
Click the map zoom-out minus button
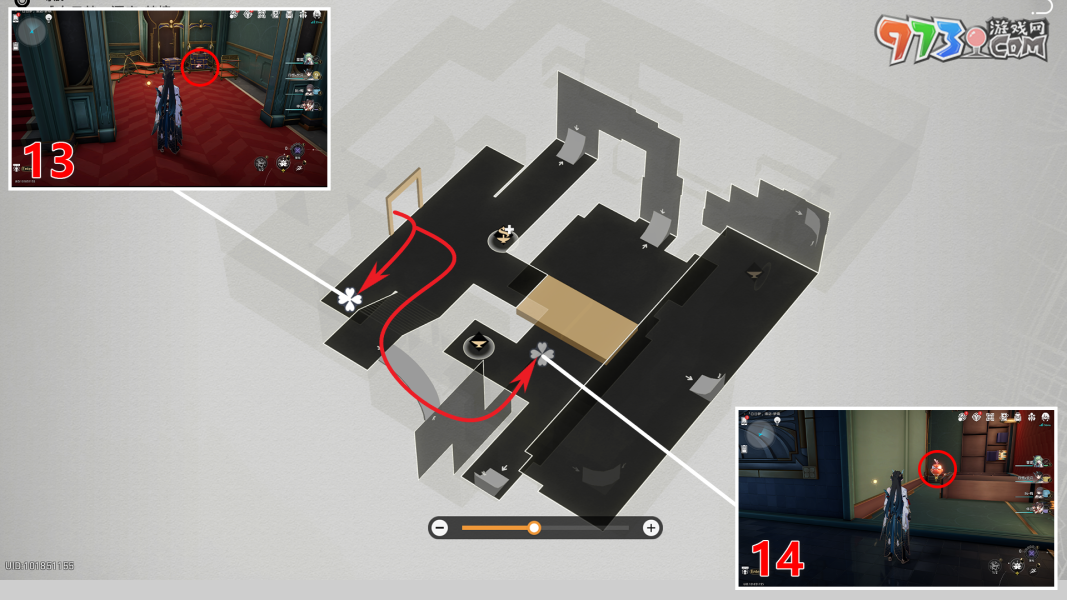coord(439,528)
